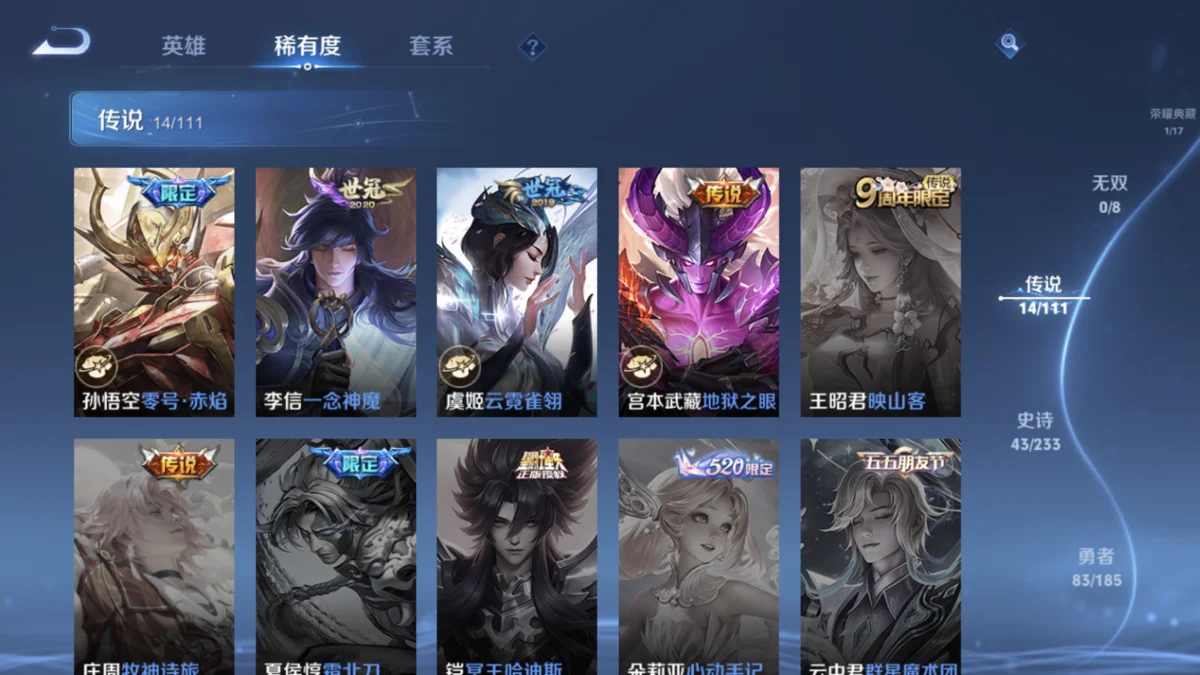Open the 庄周 skin card

pyautogui.click(x=154, y=556)
